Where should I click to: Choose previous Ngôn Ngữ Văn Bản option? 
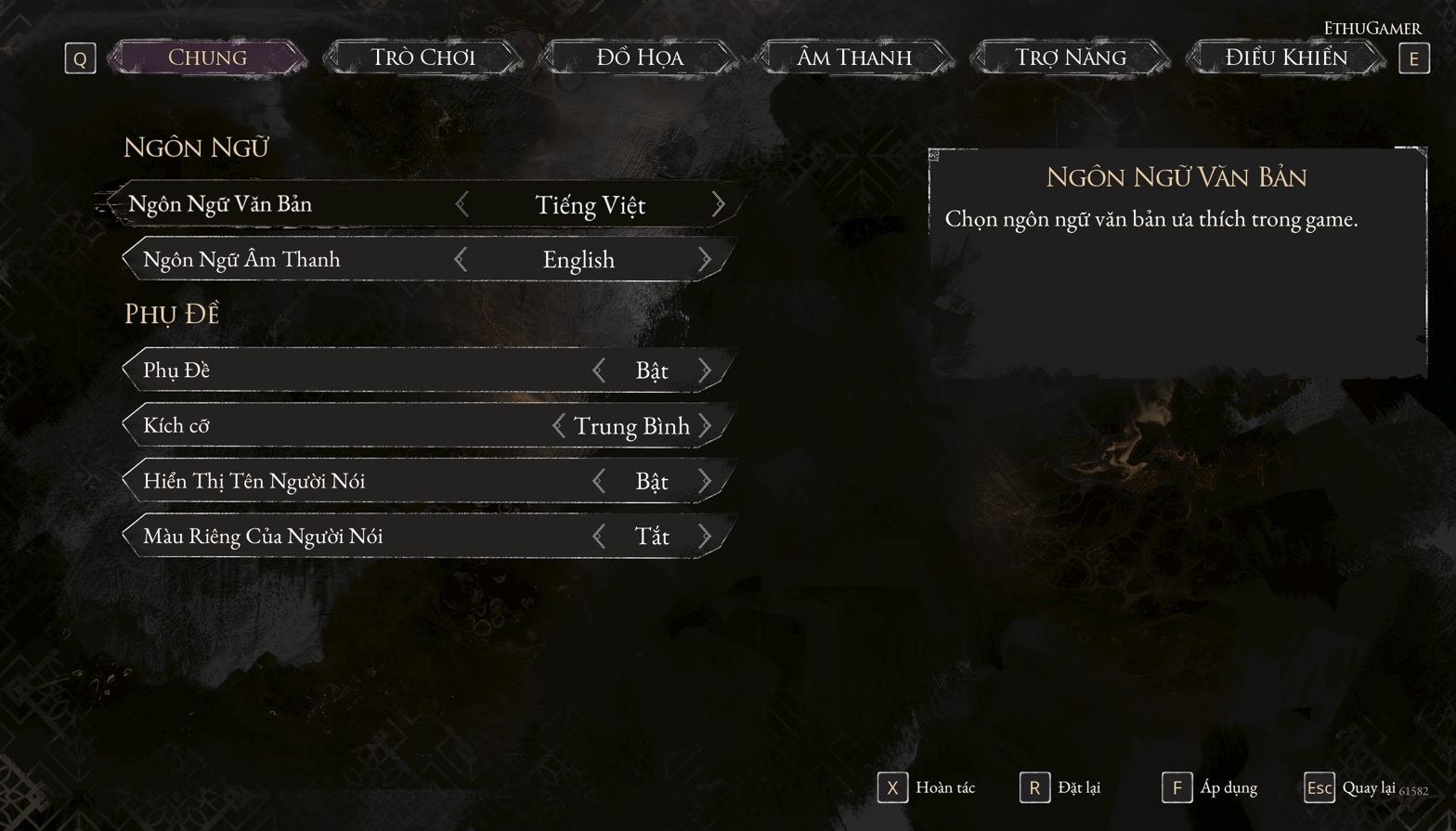(x=462, y=204)
